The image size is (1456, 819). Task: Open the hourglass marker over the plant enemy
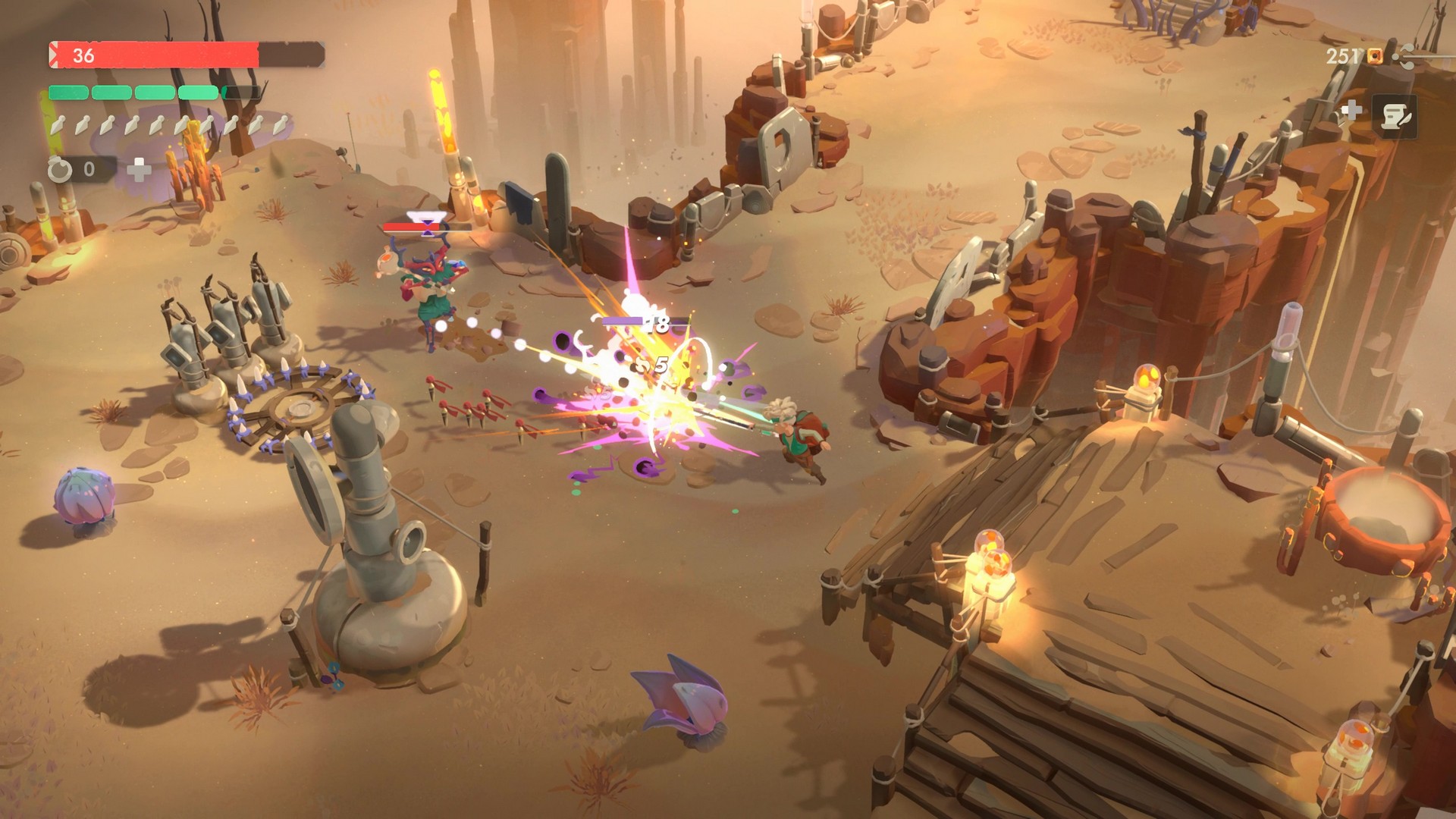426,226
